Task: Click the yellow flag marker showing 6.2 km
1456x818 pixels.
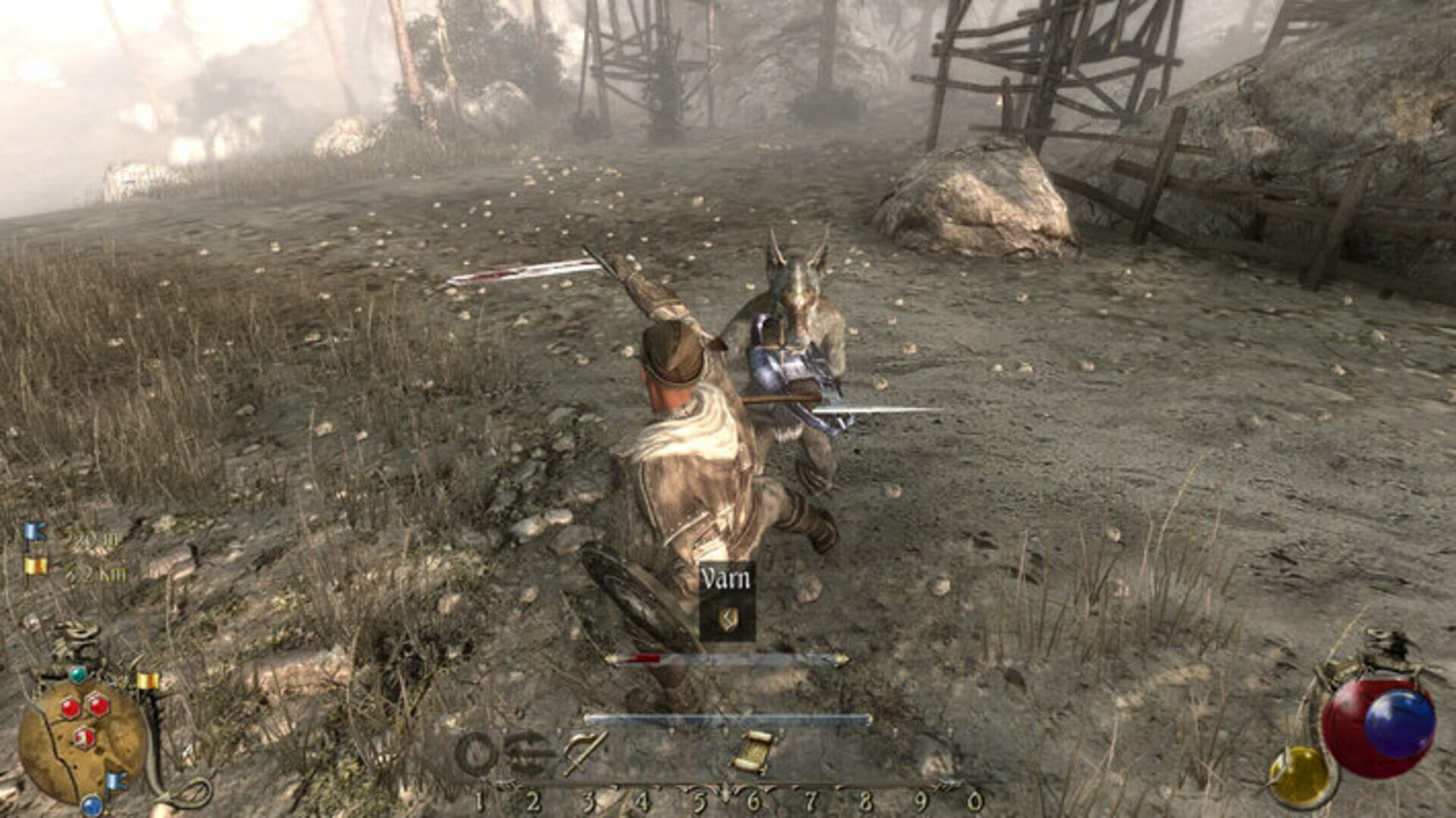Action: point(36,566)
